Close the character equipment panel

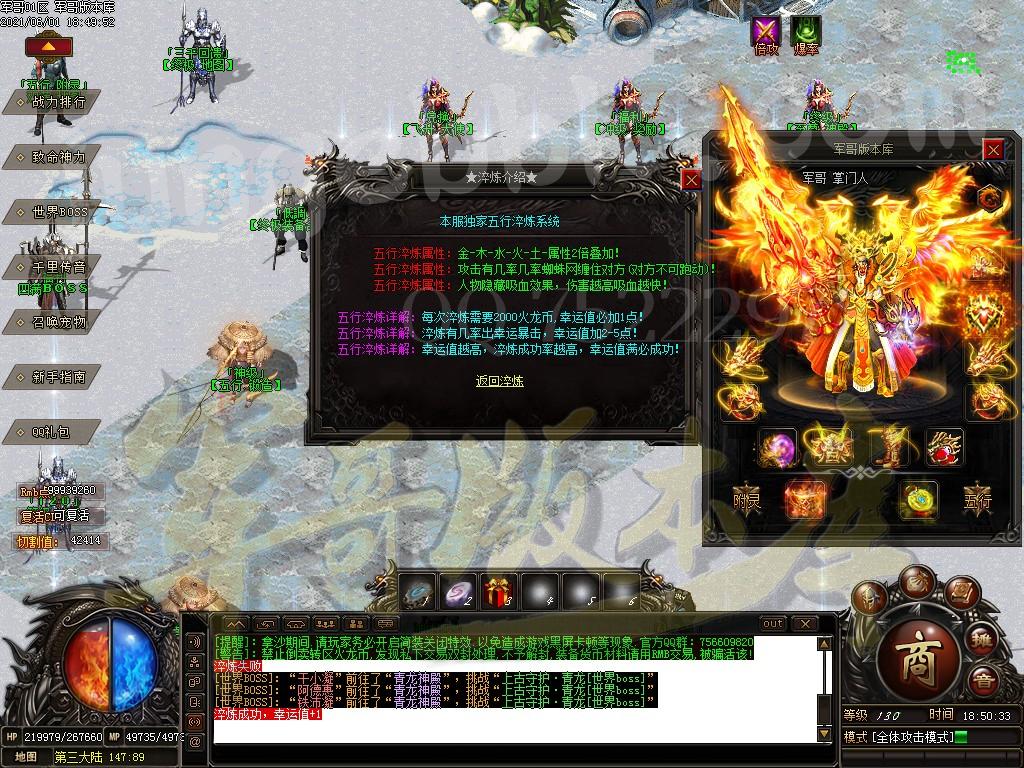click(x=992, y=150)
